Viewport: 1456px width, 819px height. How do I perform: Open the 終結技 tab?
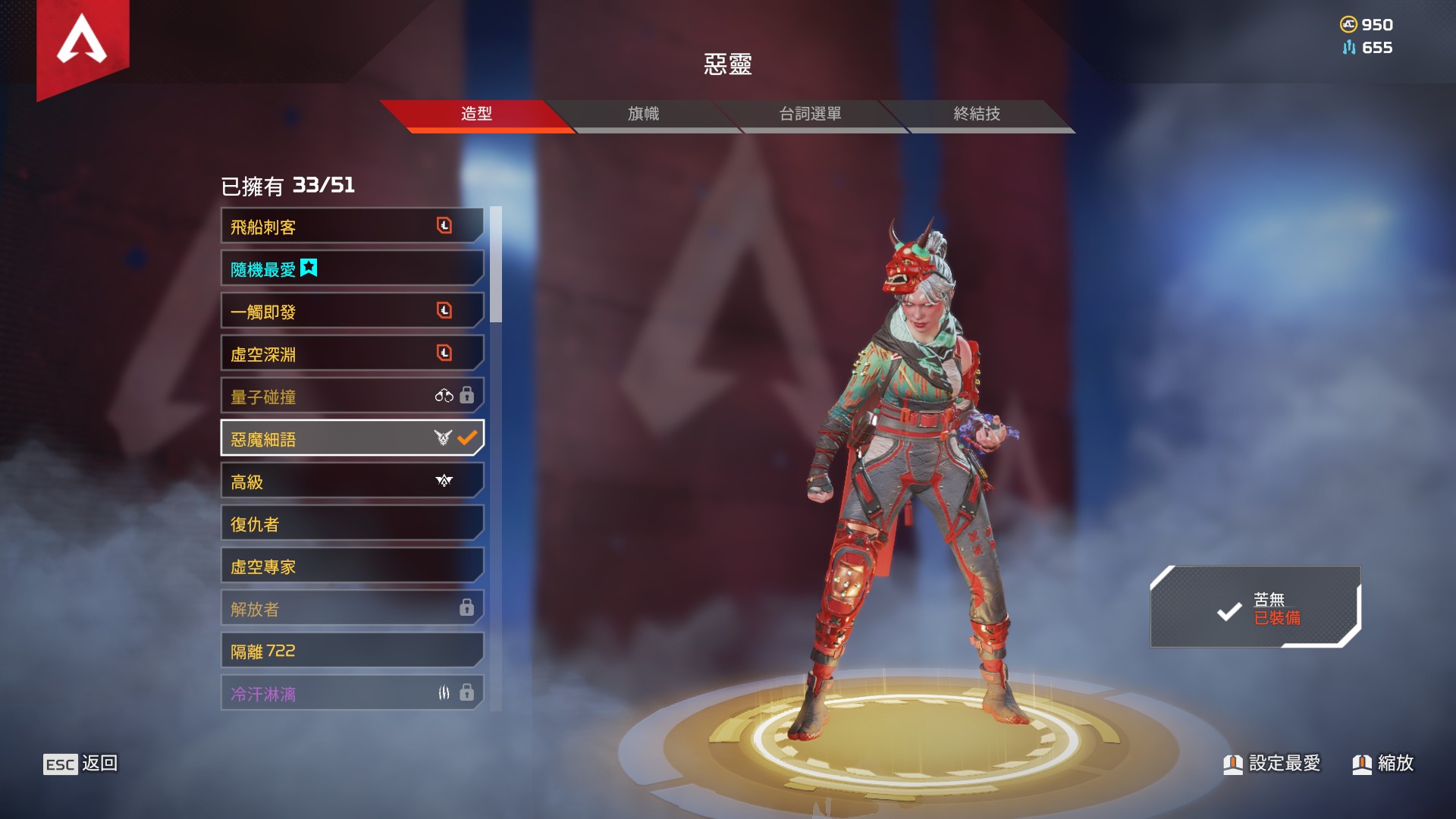point(975,114)
